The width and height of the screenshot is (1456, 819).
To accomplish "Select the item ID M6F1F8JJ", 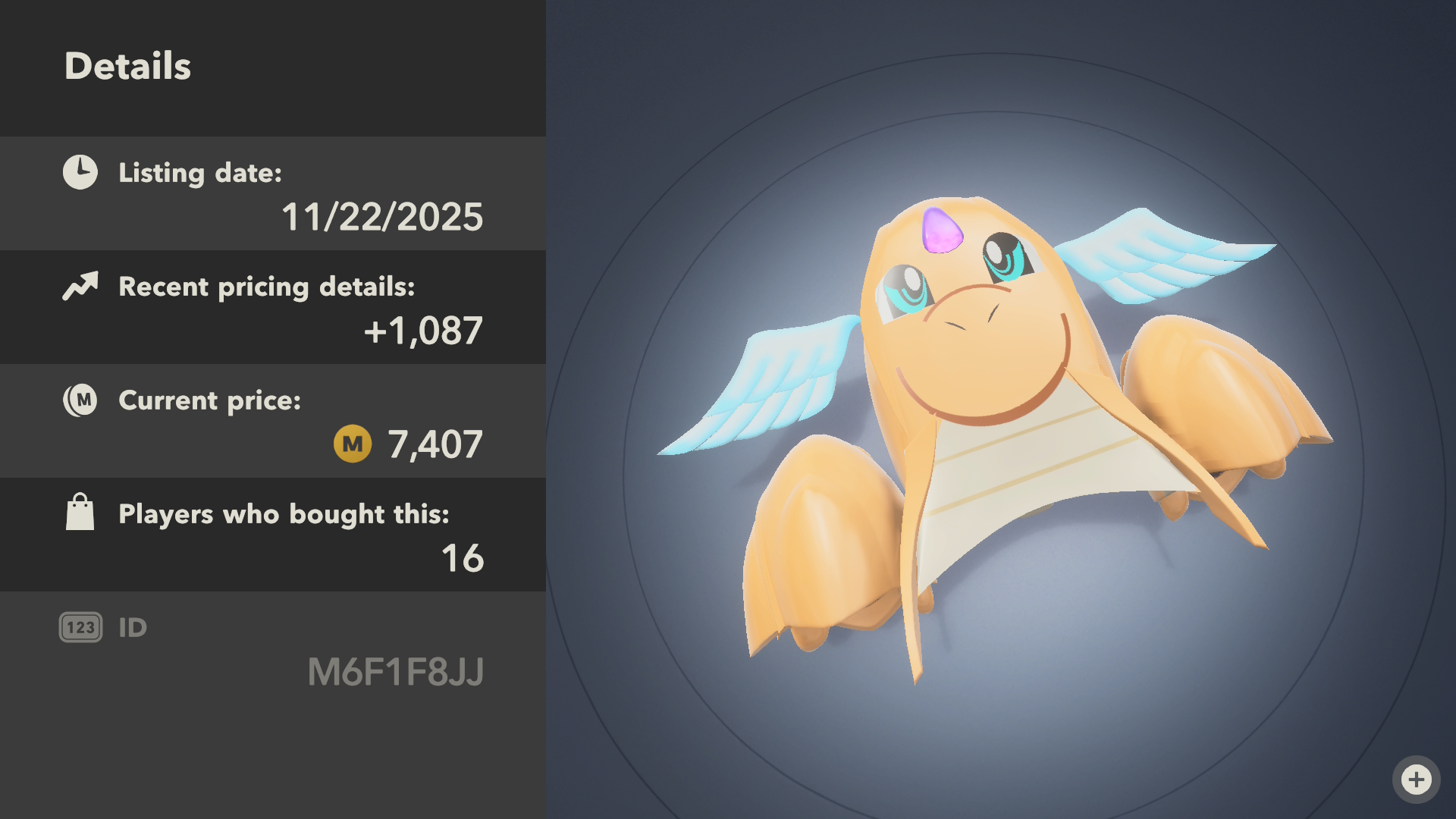I will 397,671.
